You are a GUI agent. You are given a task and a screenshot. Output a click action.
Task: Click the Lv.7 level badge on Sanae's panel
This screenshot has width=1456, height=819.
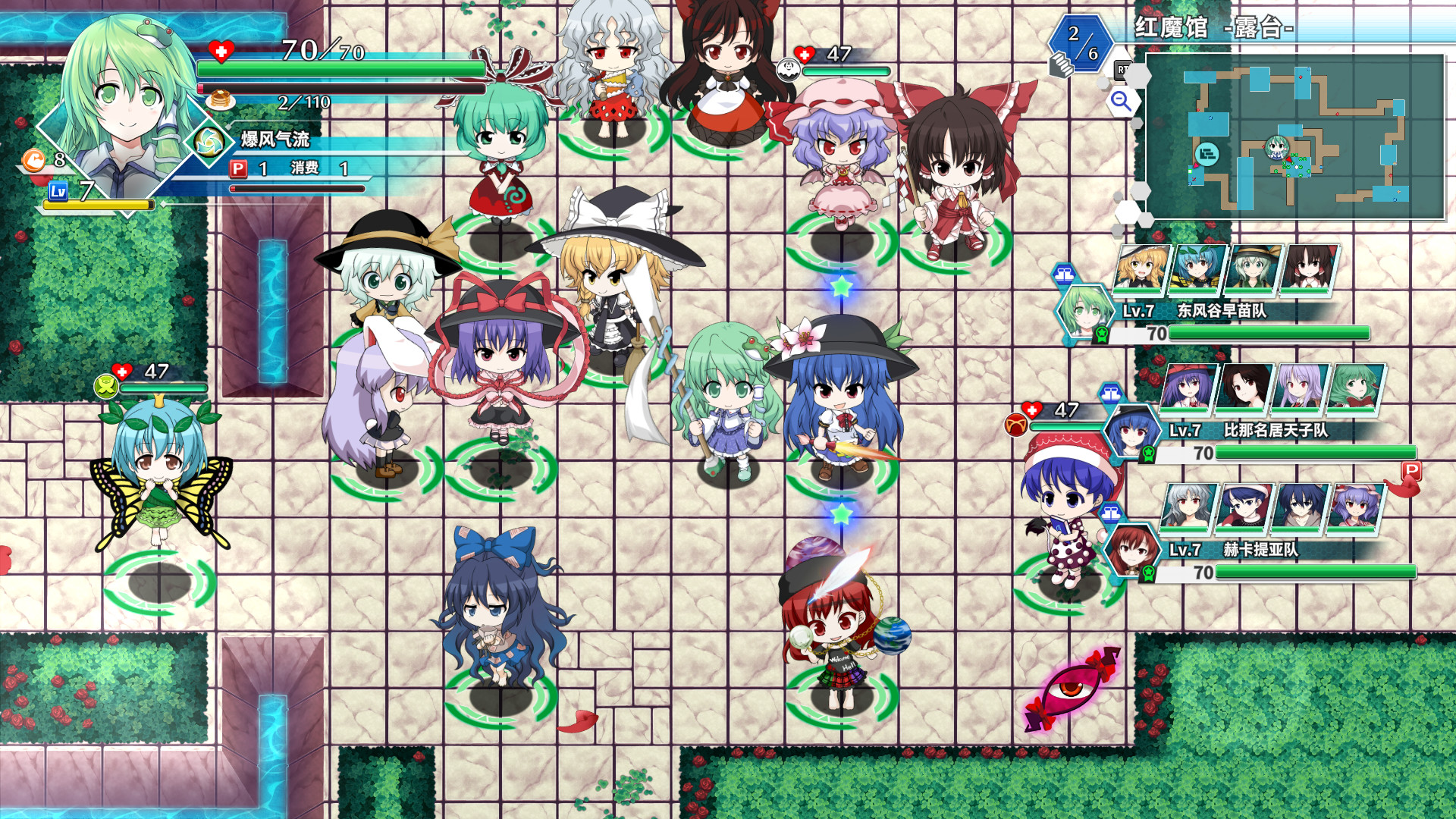[x=1138, y=311]
